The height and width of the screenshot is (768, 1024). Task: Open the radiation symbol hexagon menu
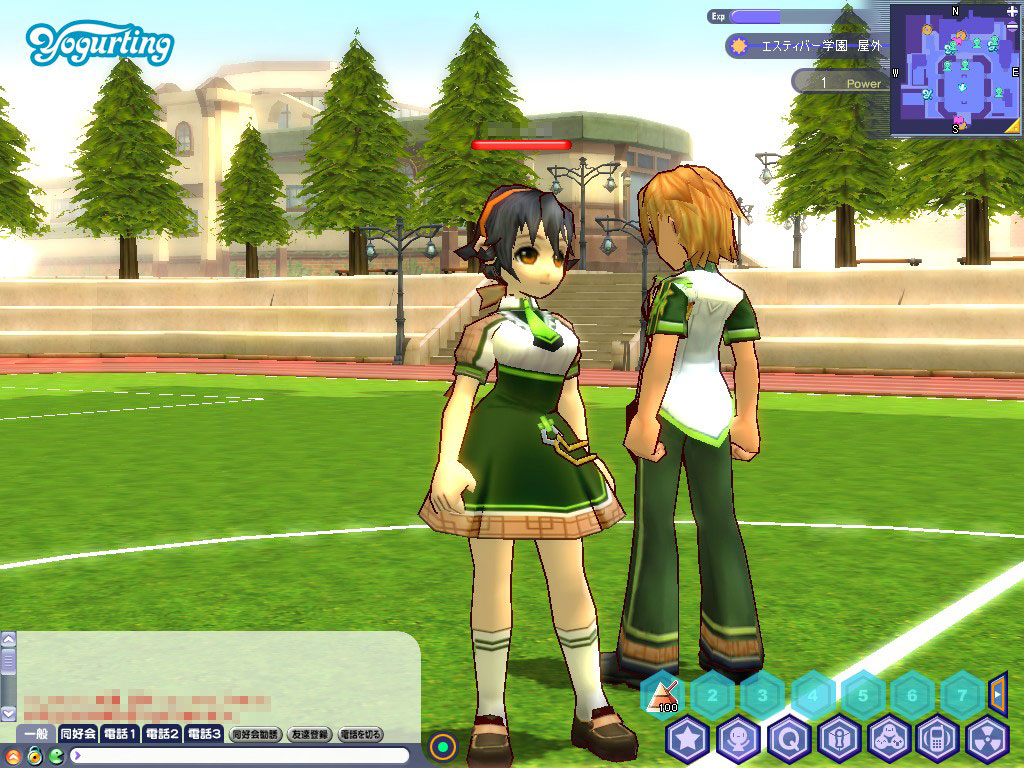pyautogui.click(x=988, y=739)
